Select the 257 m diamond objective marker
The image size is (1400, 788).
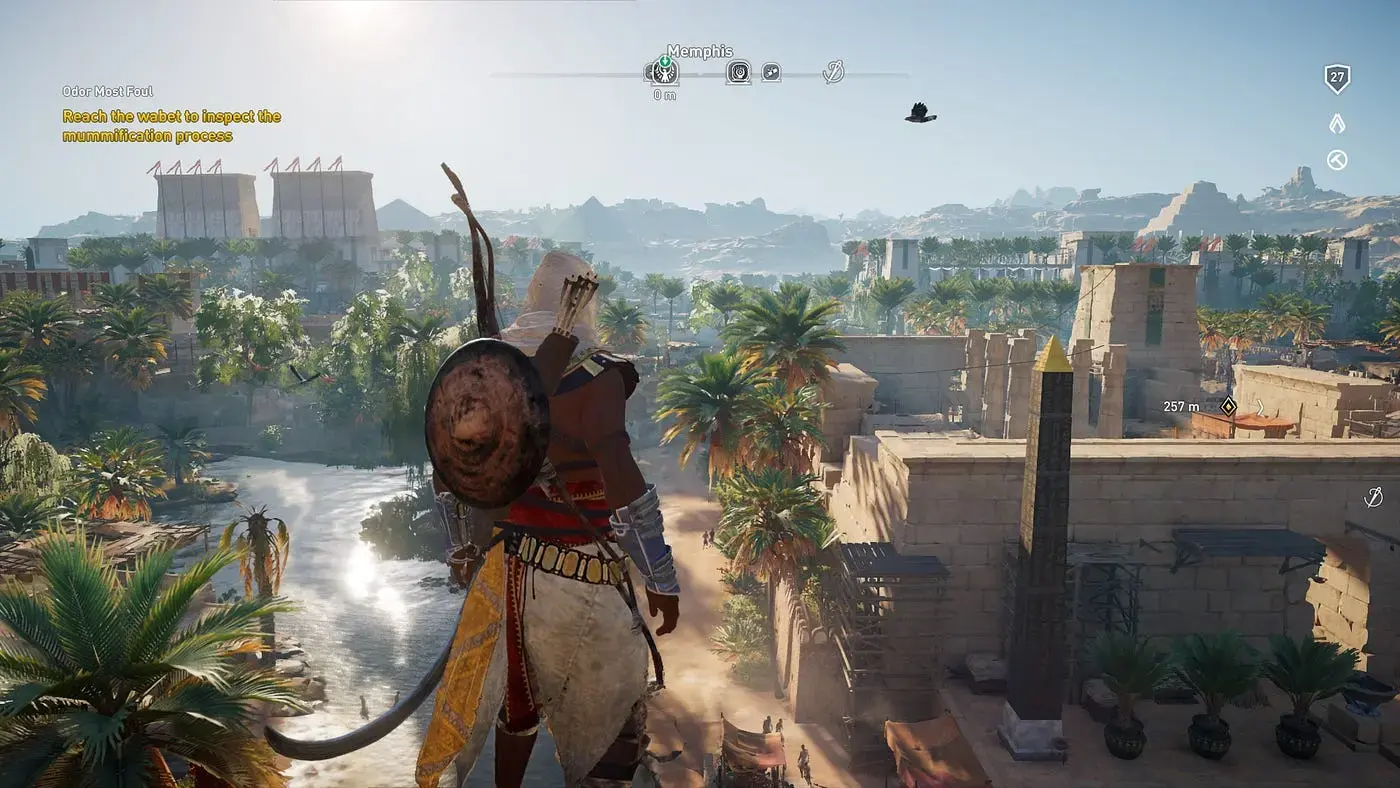tap(1228, 406)
